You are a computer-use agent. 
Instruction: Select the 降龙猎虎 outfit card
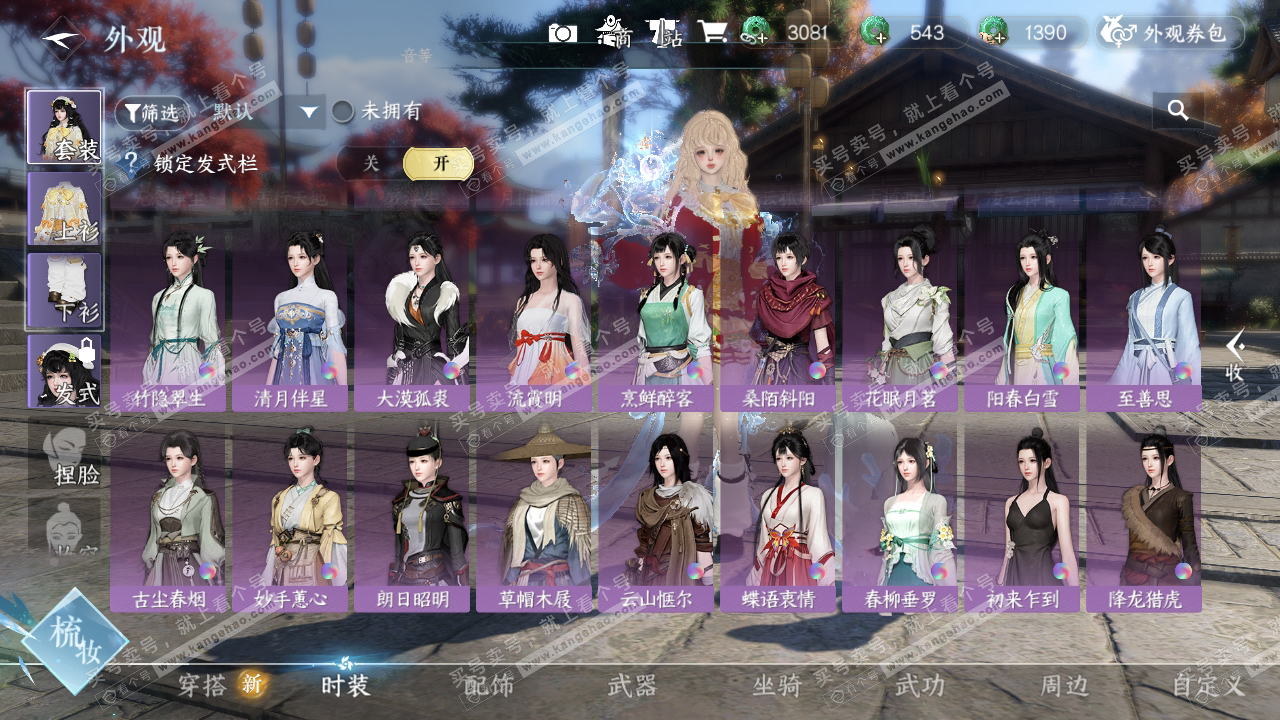pos(1144,515)
